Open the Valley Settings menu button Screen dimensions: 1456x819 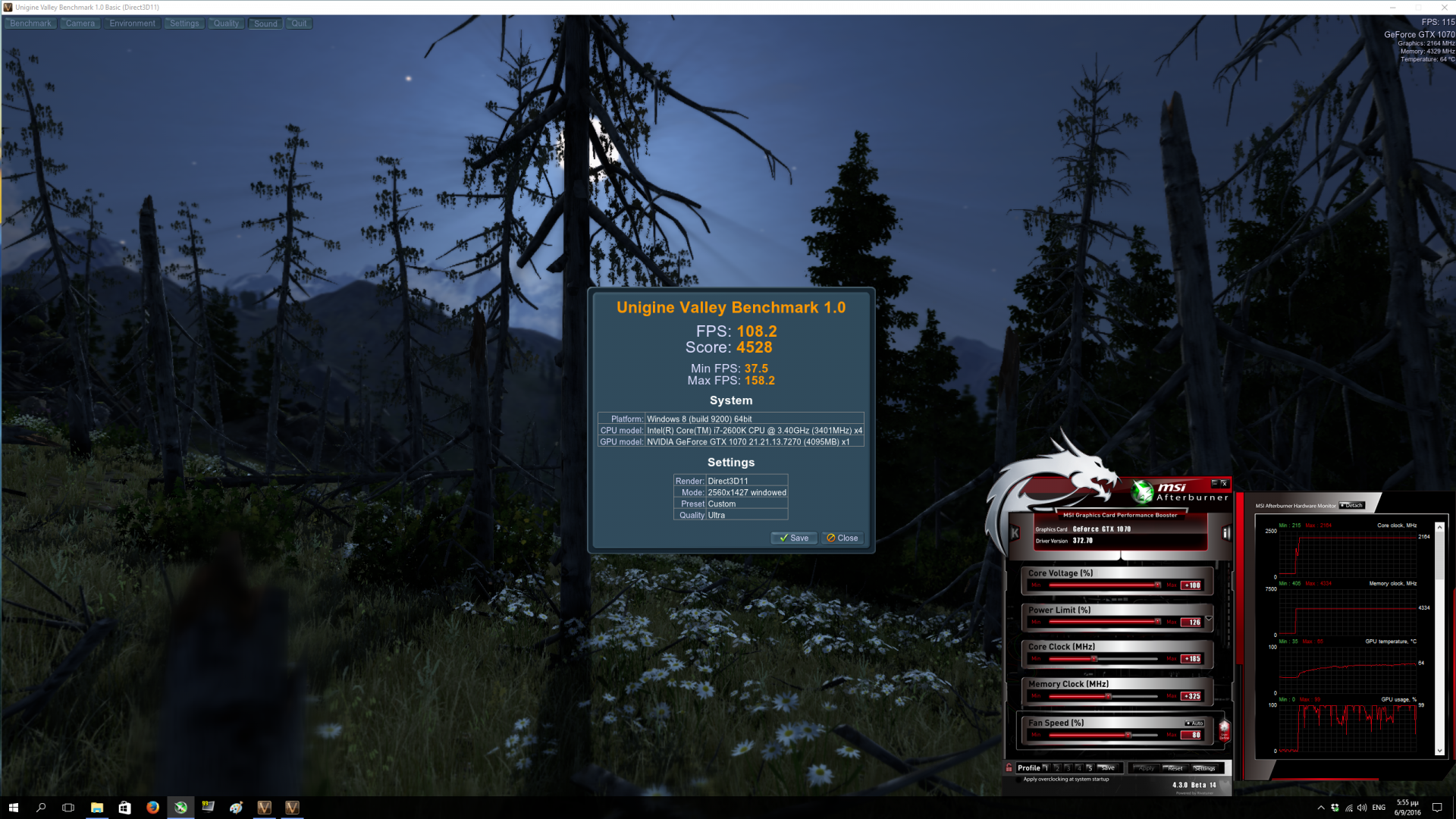[x=184, y=24]
